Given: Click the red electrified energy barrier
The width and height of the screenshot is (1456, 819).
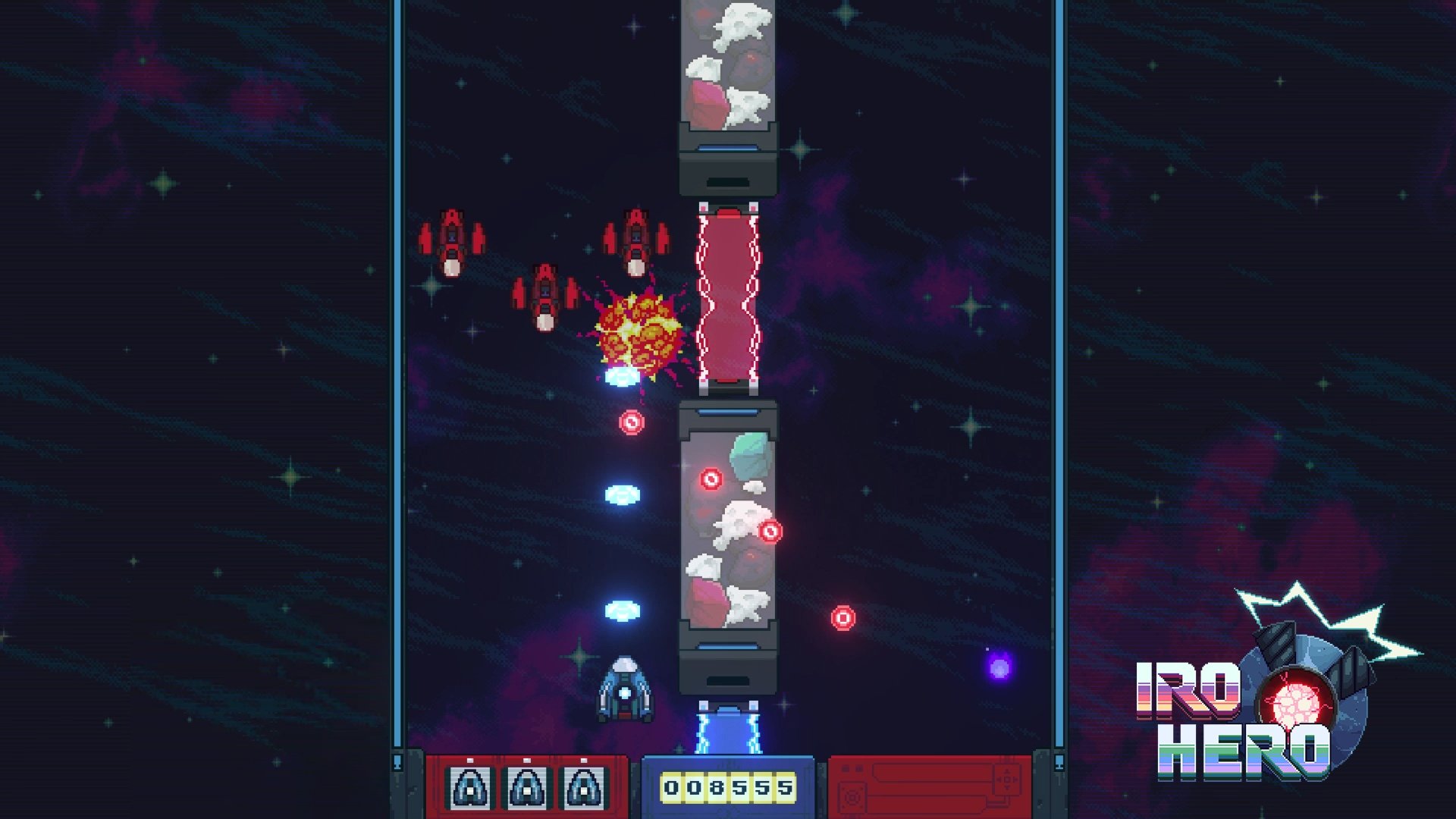Looking at the screenshot, I should 728,296.
